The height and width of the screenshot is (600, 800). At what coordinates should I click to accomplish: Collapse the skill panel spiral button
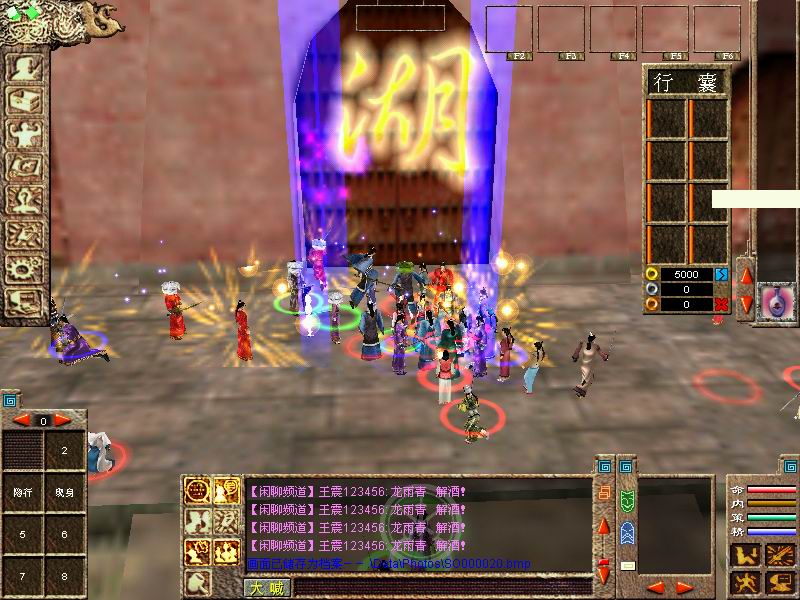tap(9, 400)
